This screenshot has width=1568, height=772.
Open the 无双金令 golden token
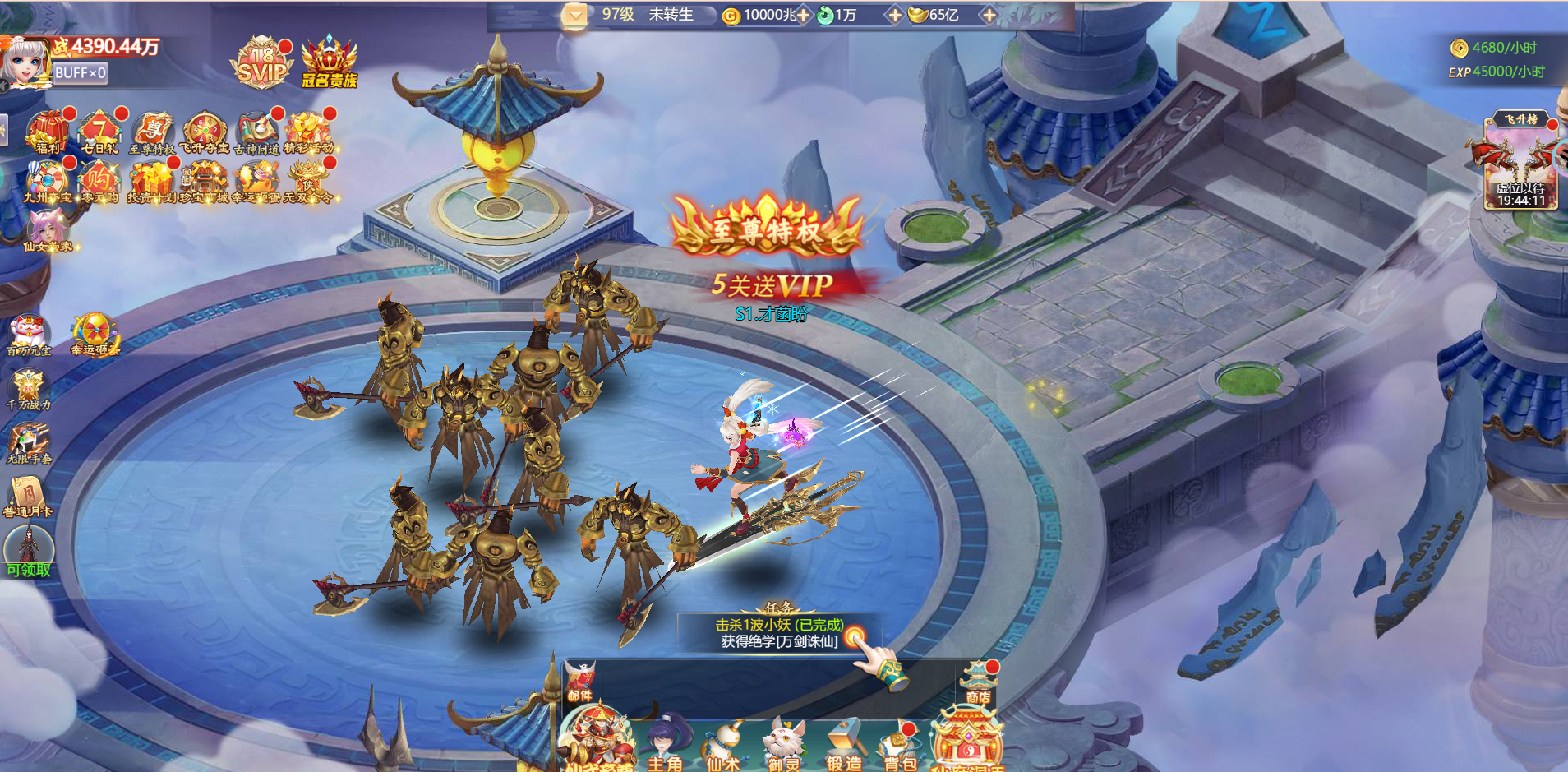click(x=308, y=181)
